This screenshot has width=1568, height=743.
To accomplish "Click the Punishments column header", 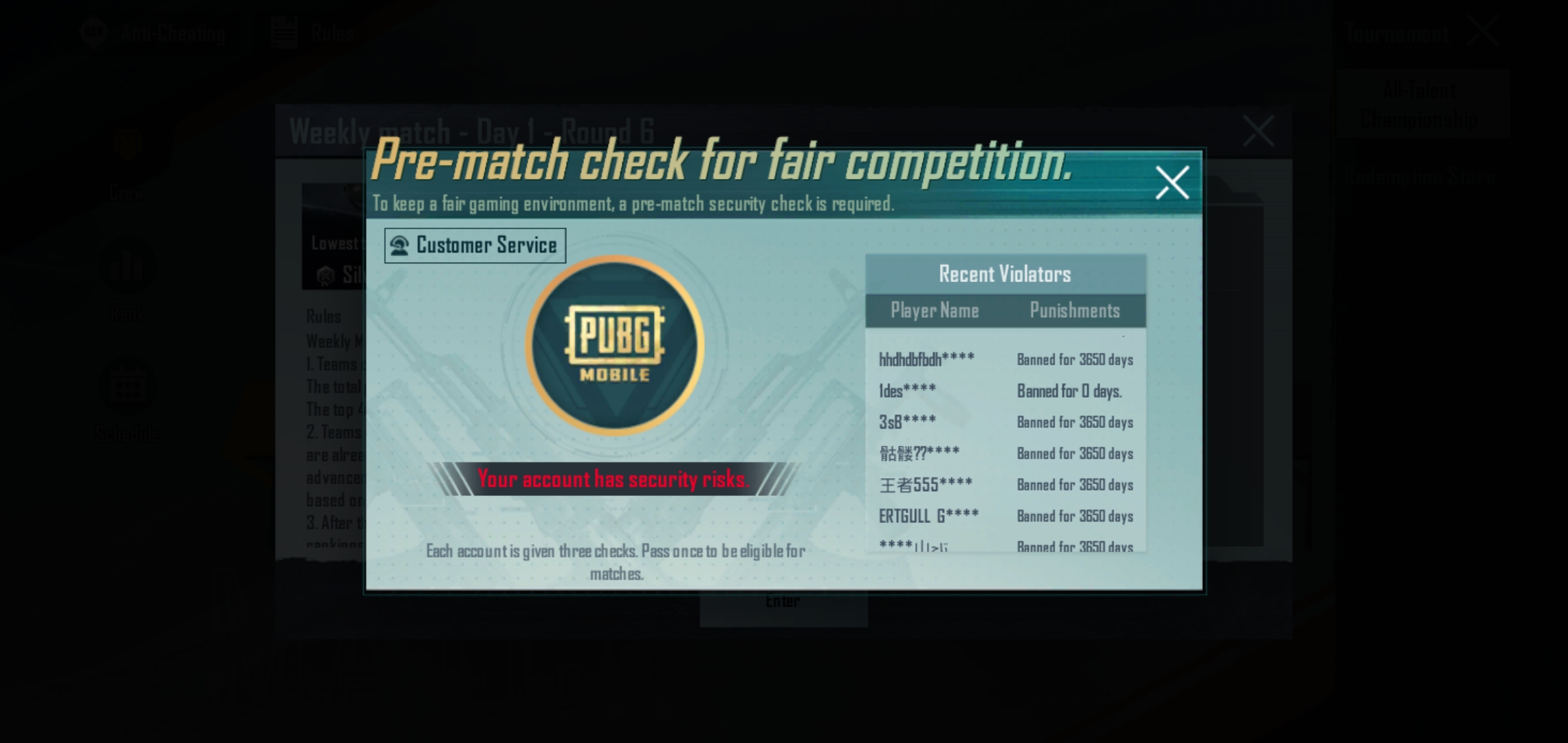I will (x=1075, y=311).
